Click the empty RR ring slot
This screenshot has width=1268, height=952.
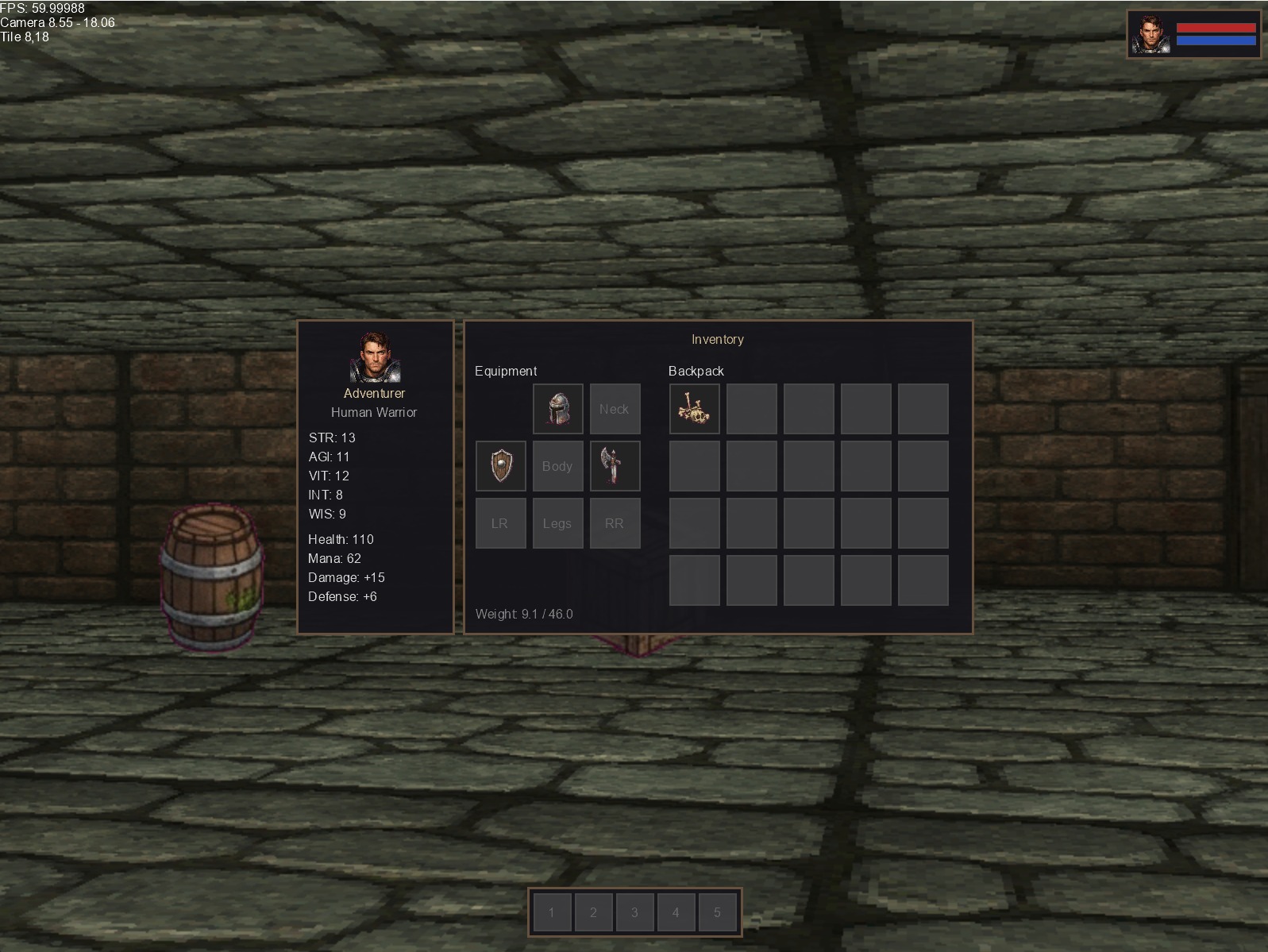(615, 523)
